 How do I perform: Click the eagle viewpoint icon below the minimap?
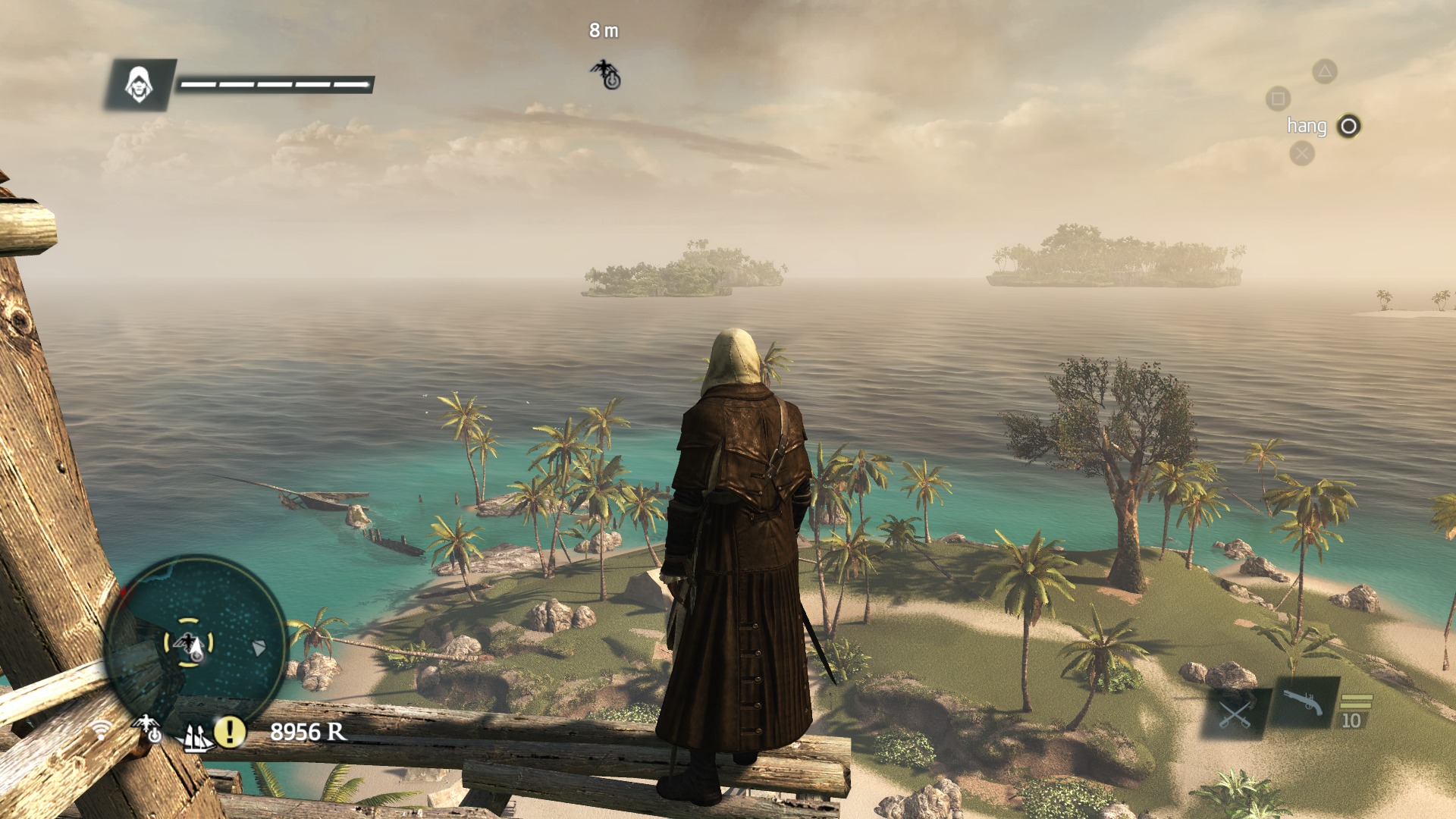coord(148,728)
